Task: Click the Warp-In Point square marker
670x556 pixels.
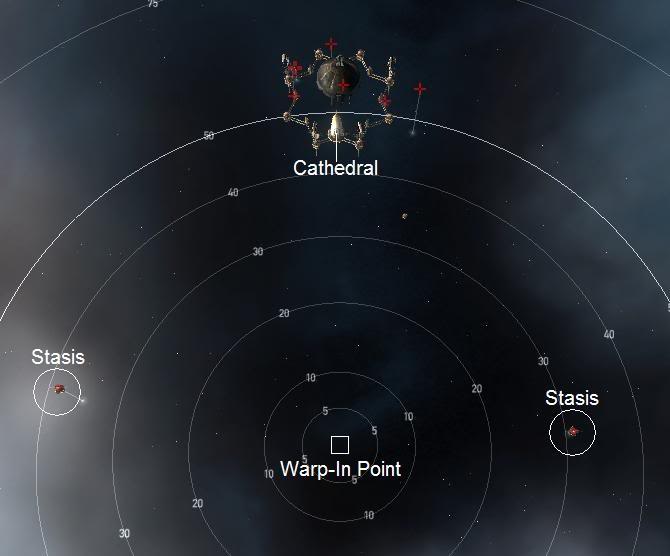Action: point(340,445)
